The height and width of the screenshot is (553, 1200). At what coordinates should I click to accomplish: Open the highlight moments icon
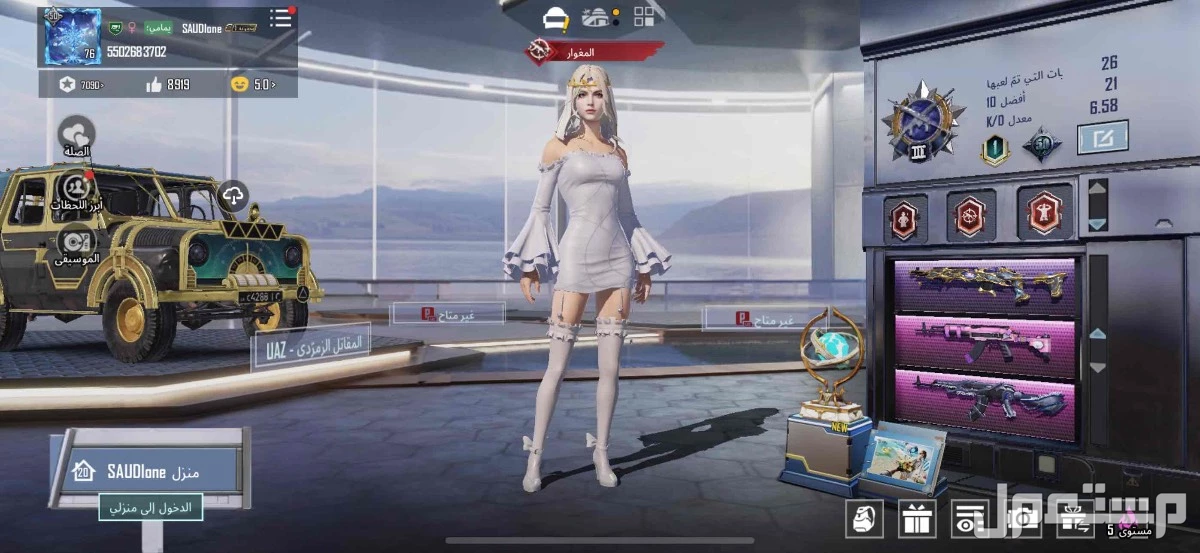pyautogui.click(x=76, y=190)
